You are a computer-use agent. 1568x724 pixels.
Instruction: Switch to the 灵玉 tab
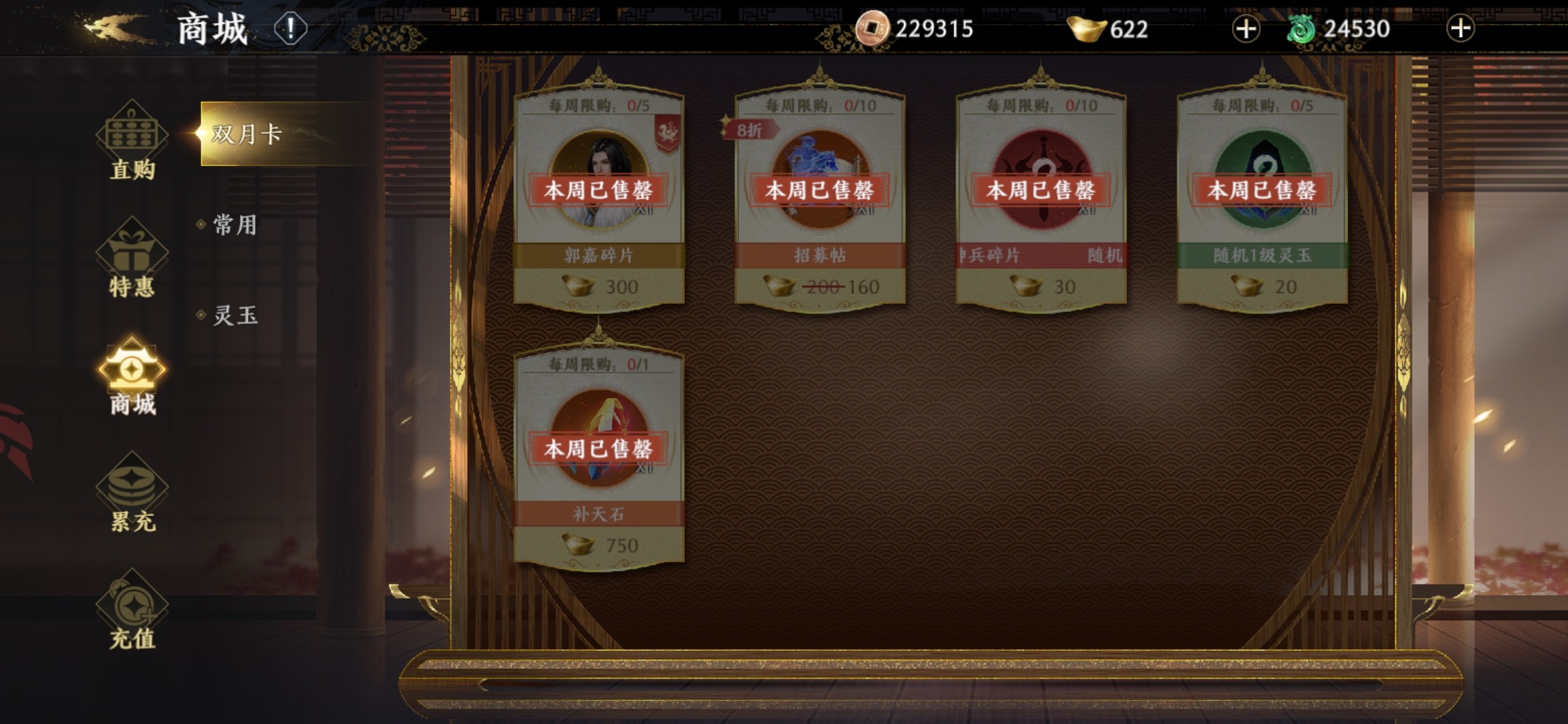tap(235, 315)
